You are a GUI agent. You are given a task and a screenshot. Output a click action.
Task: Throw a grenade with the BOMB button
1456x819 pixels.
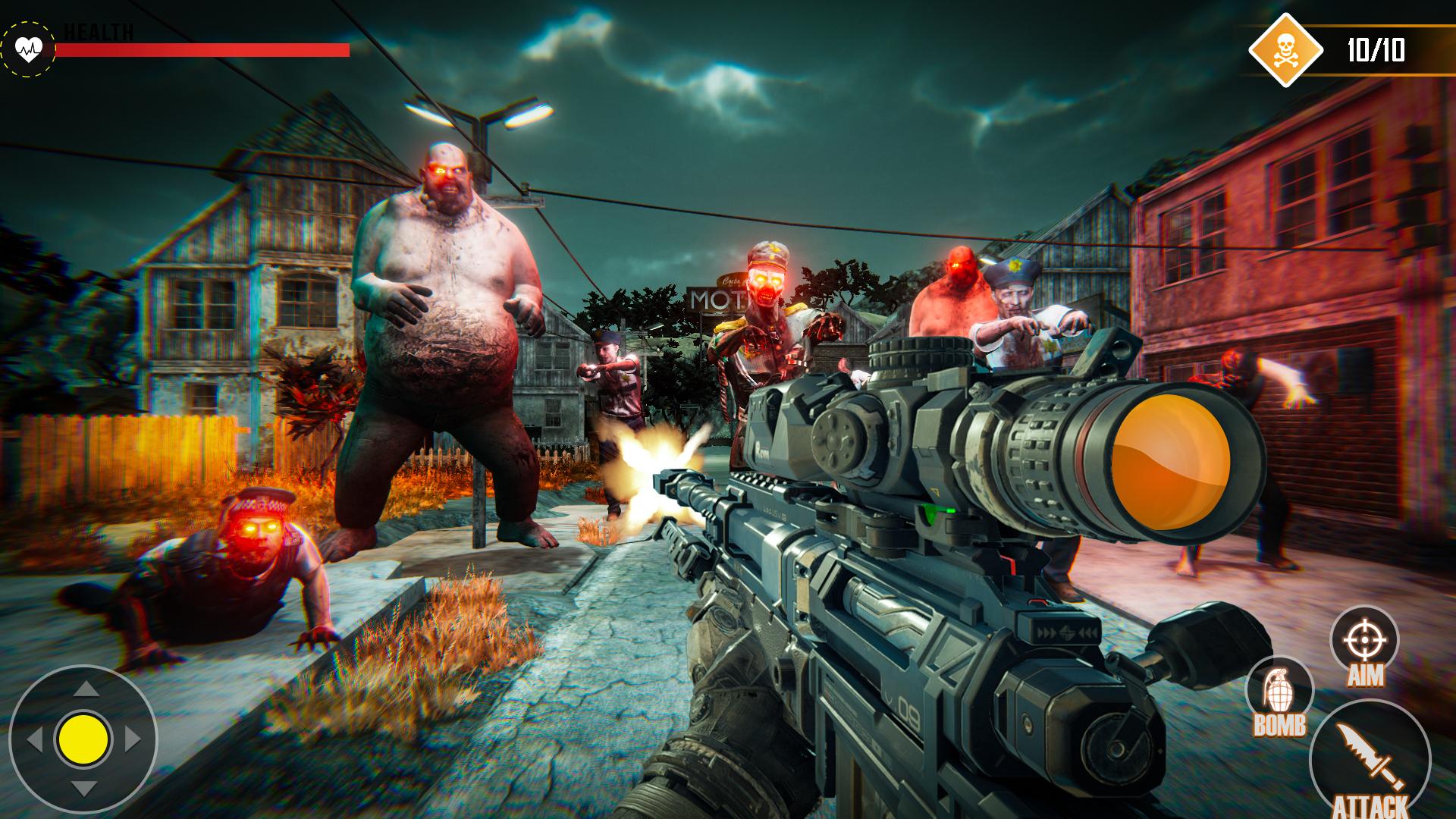[x=1279, y=692]
